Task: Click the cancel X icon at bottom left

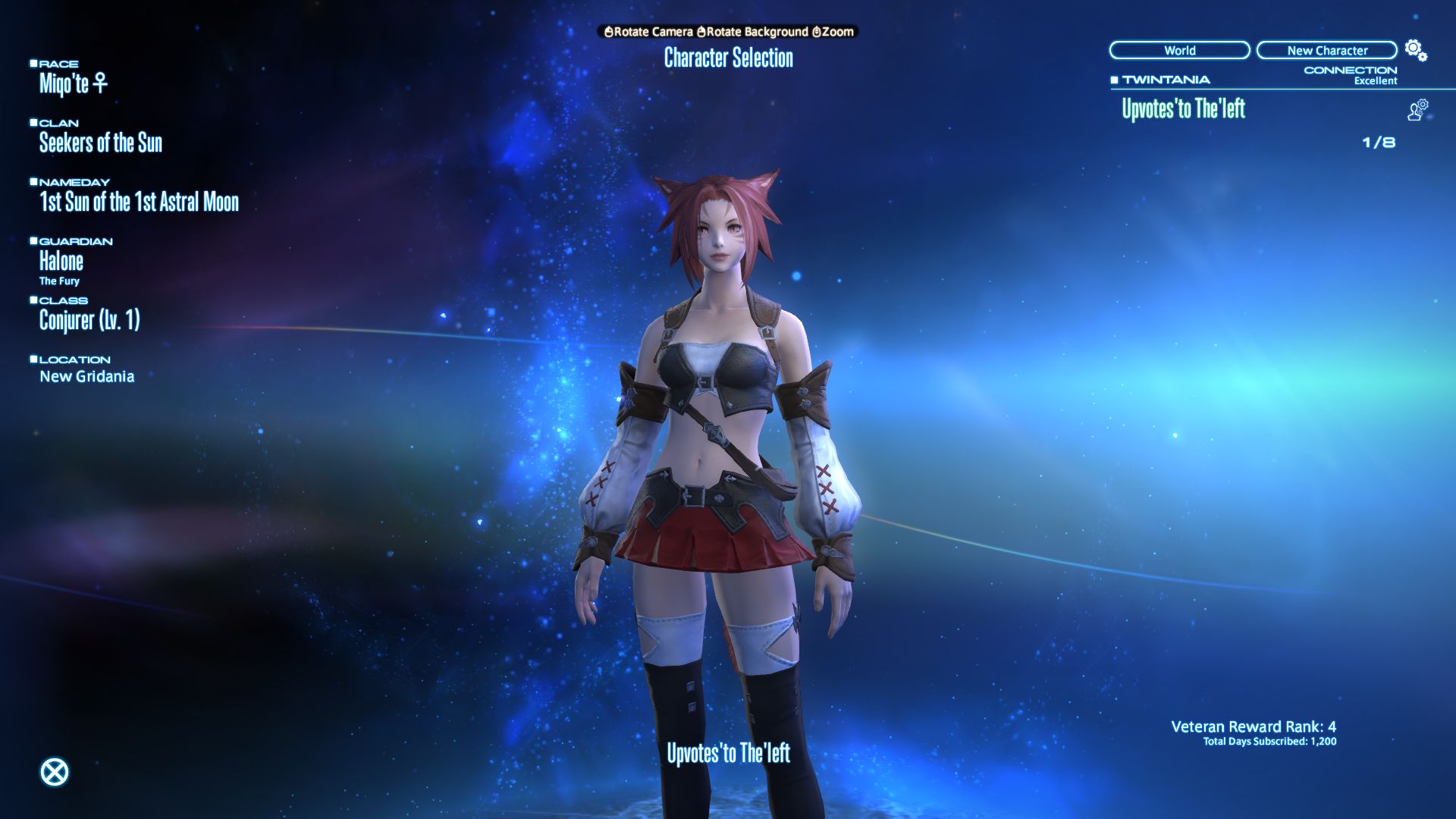Action: click(54, 770)
